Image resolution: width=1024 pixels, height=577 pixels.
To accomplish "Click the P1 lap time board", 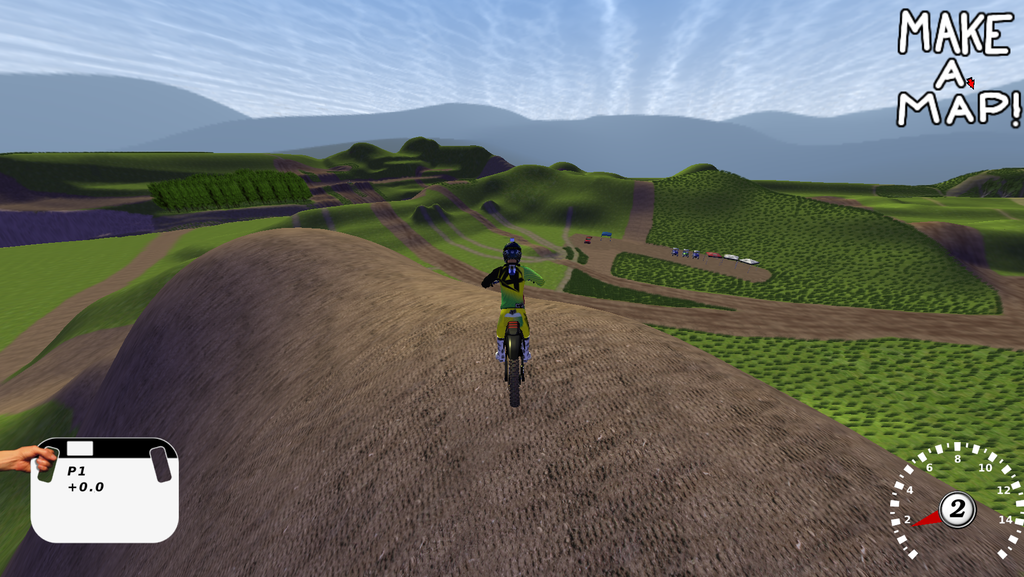I will tap(105, 489).
